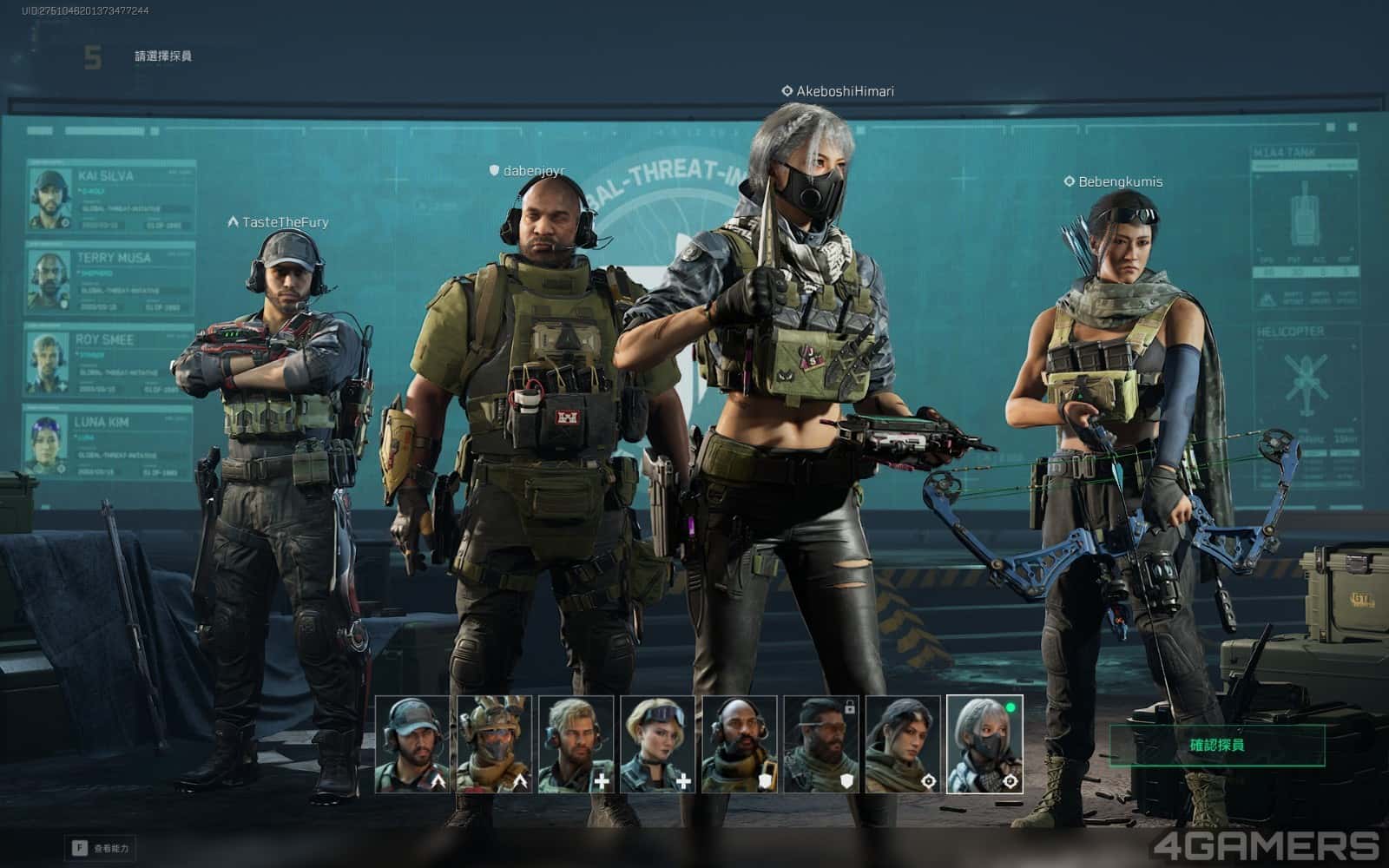The height and width of the screenshot is (868, 1389).
Task: Select the blonde woman with goggles portrait
Action: [x=657, y=745]
